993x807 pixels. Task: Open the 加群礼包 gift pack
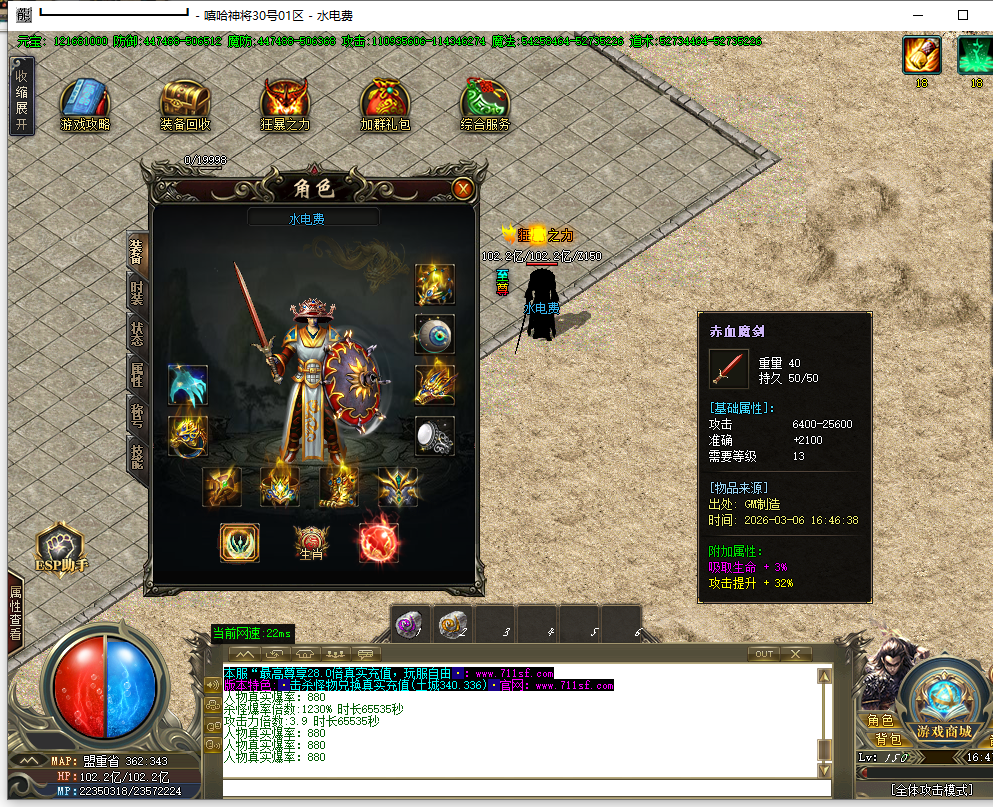pyautogui.click(x=385, y=104)
